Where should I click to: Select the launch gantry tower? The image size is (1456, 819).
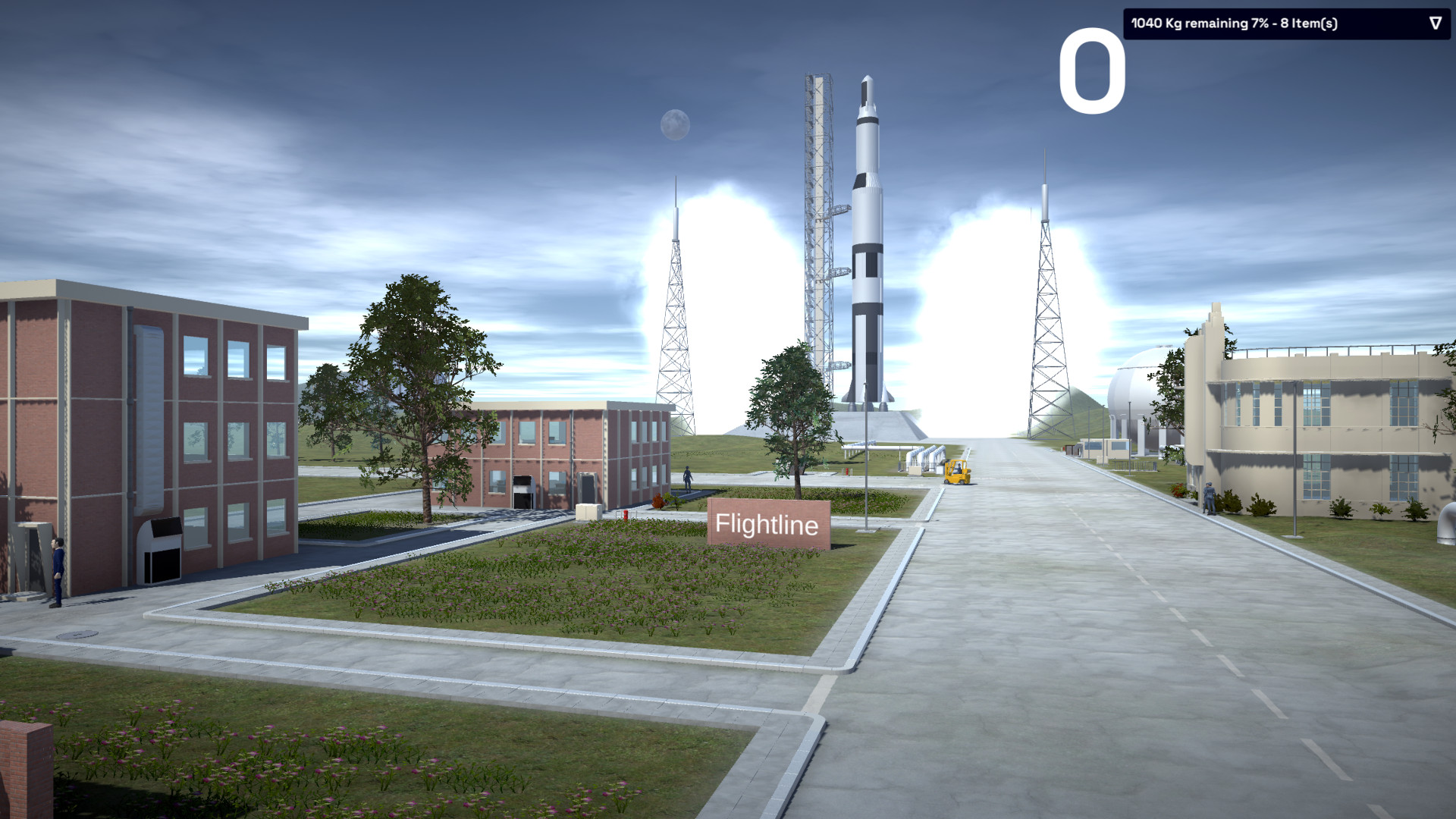coord(817,227)
